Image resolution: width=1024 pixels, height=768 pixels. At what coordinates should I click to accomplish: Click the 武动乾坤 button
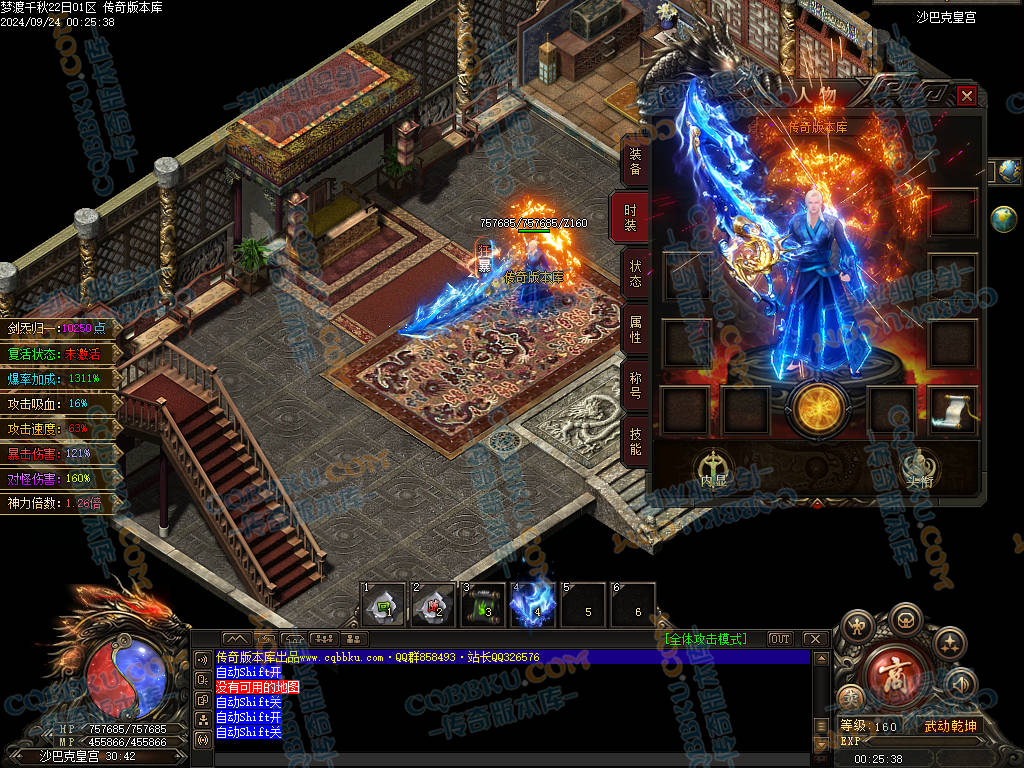[x=949, y=726]
